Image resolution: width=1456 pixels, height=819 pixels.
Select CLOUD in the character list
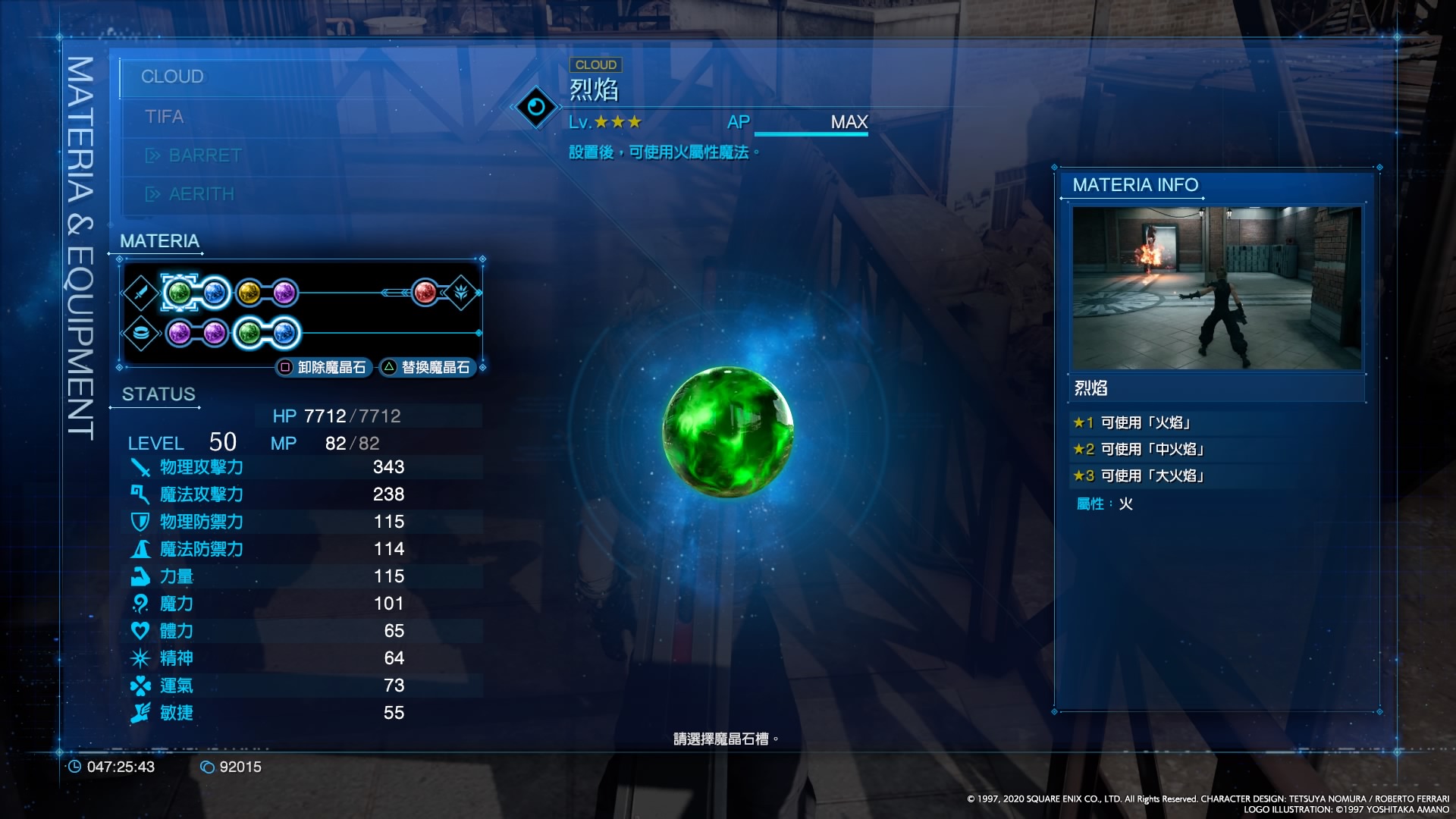tap(173, 77)
